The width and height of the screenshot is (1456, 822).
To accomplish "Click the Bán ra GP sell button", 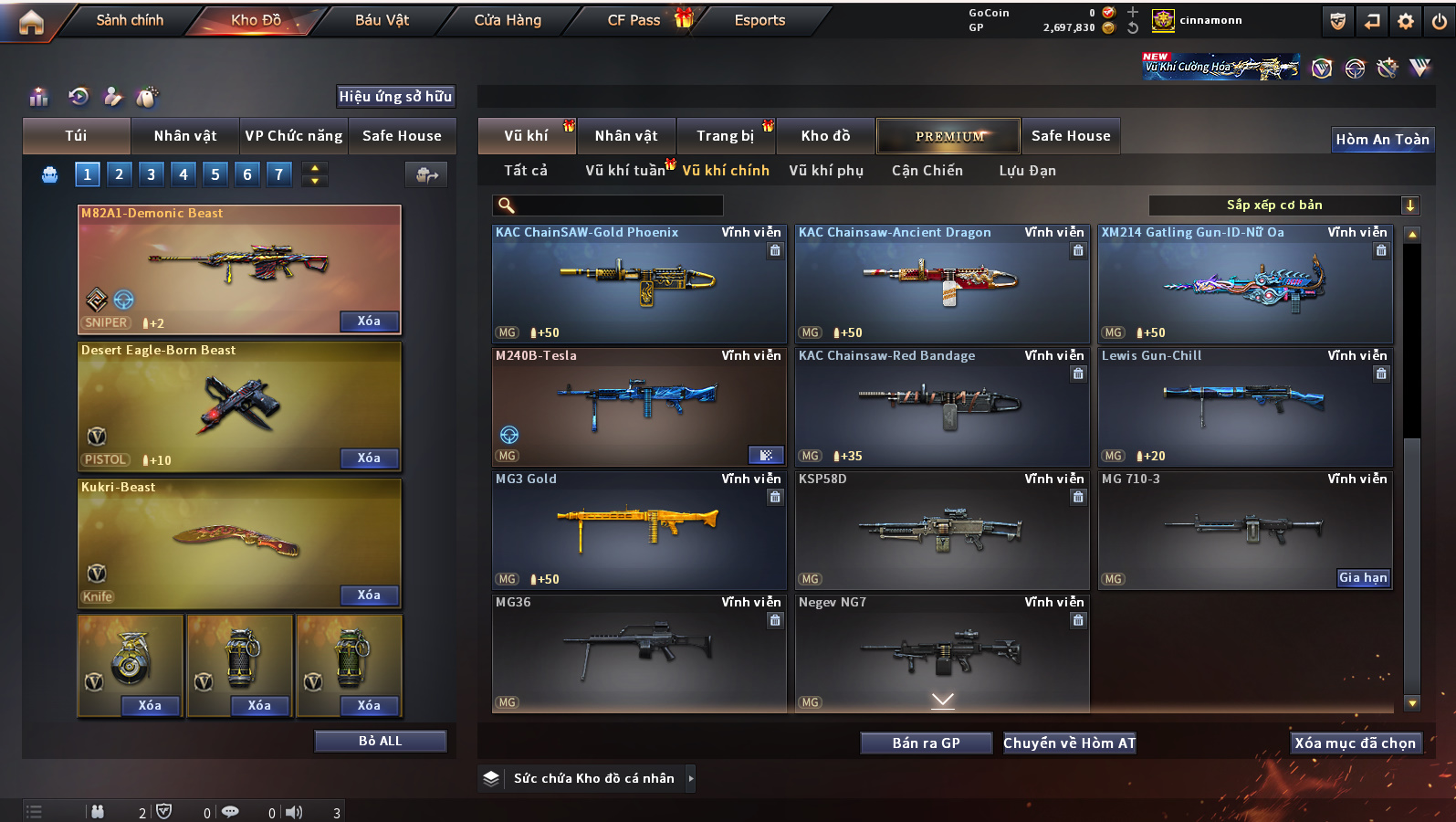I will [x=926, y=743].
